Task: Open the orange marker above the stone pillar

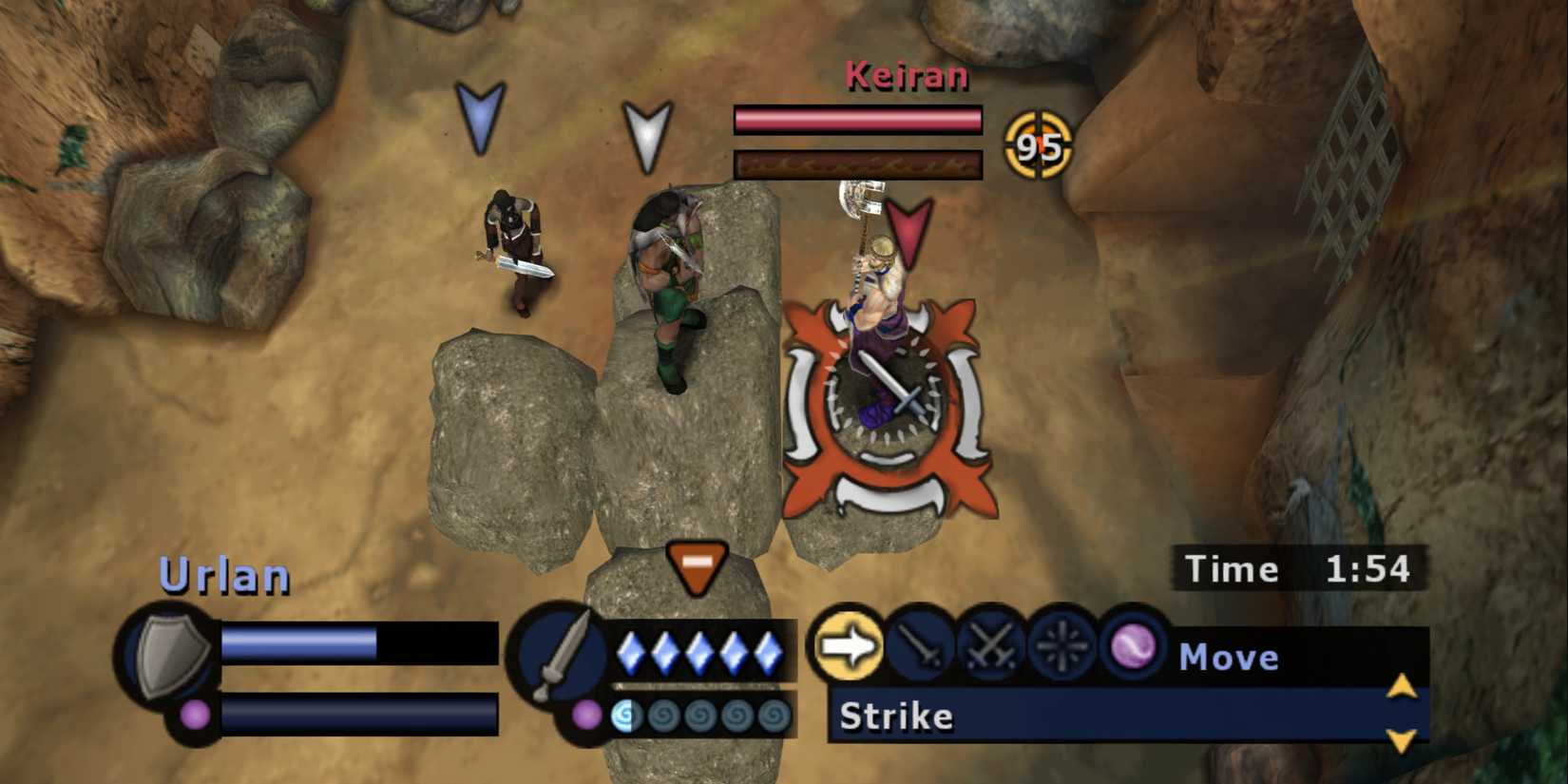Action: tap(698, 567)
